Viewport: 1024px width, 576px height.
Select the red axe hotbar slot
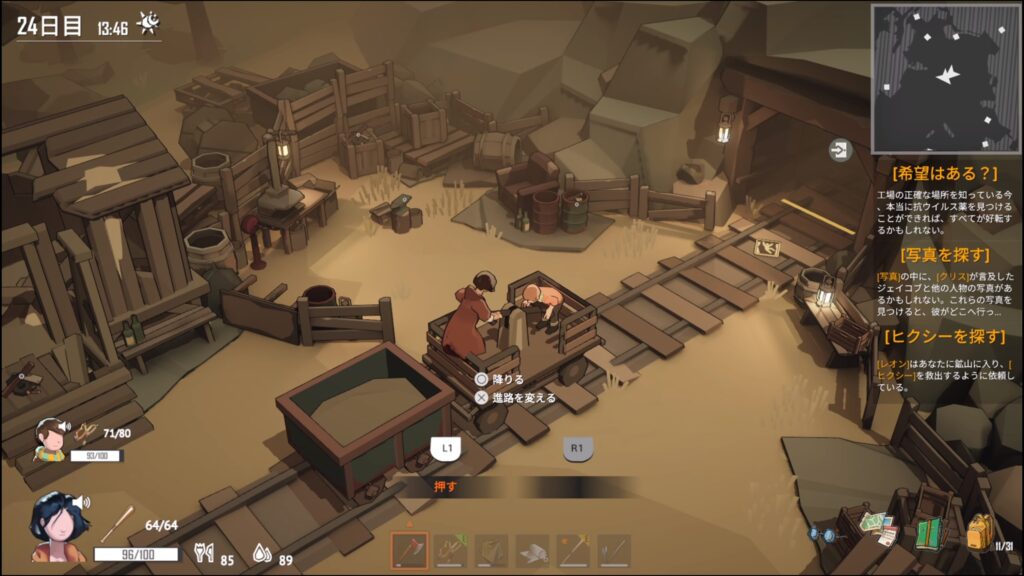click(x=409, y=551)
